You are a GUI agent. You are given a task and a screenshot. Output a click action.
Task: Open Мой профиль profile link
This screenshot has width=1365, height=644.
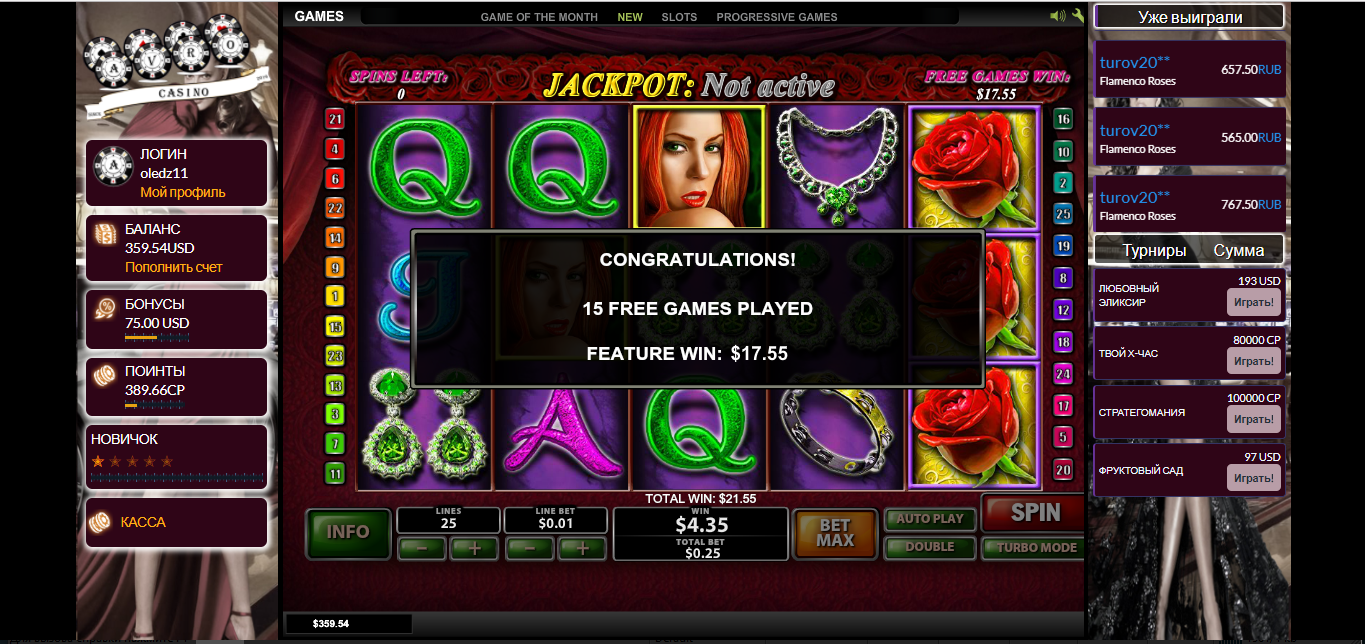(x=183, y=192)
